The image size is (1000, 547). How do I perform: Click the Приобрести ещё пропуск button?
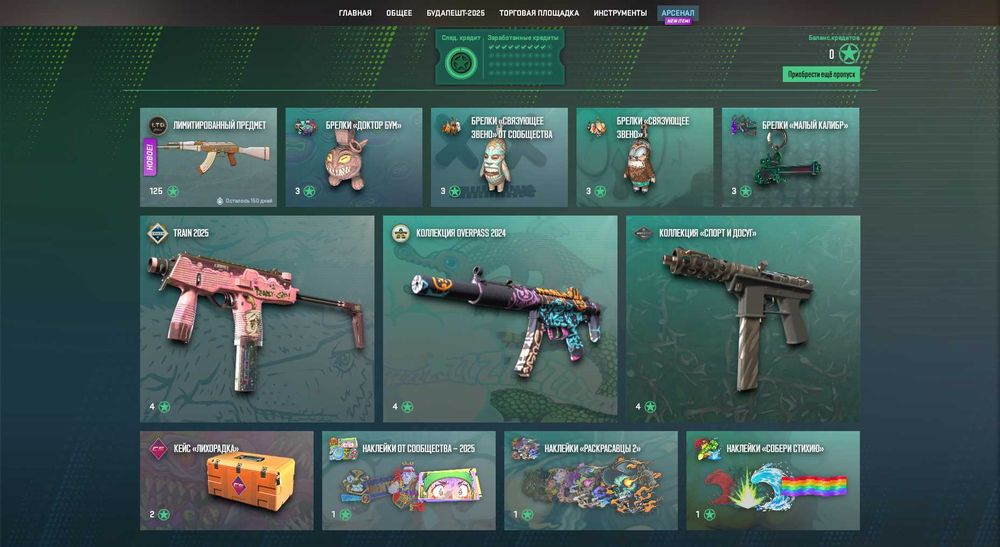820,74
